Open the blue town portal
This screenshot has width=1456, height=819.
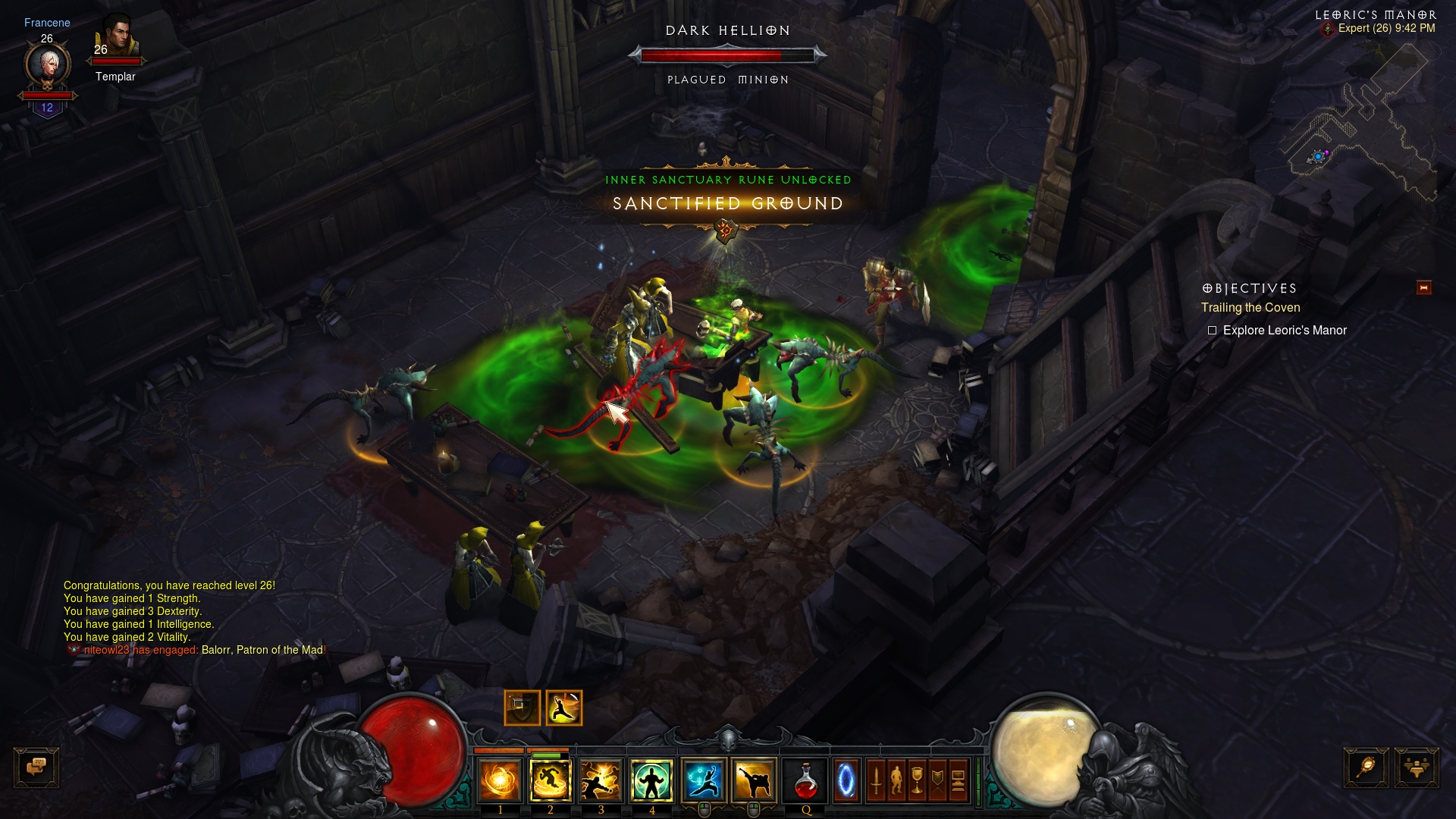point(846,781)
